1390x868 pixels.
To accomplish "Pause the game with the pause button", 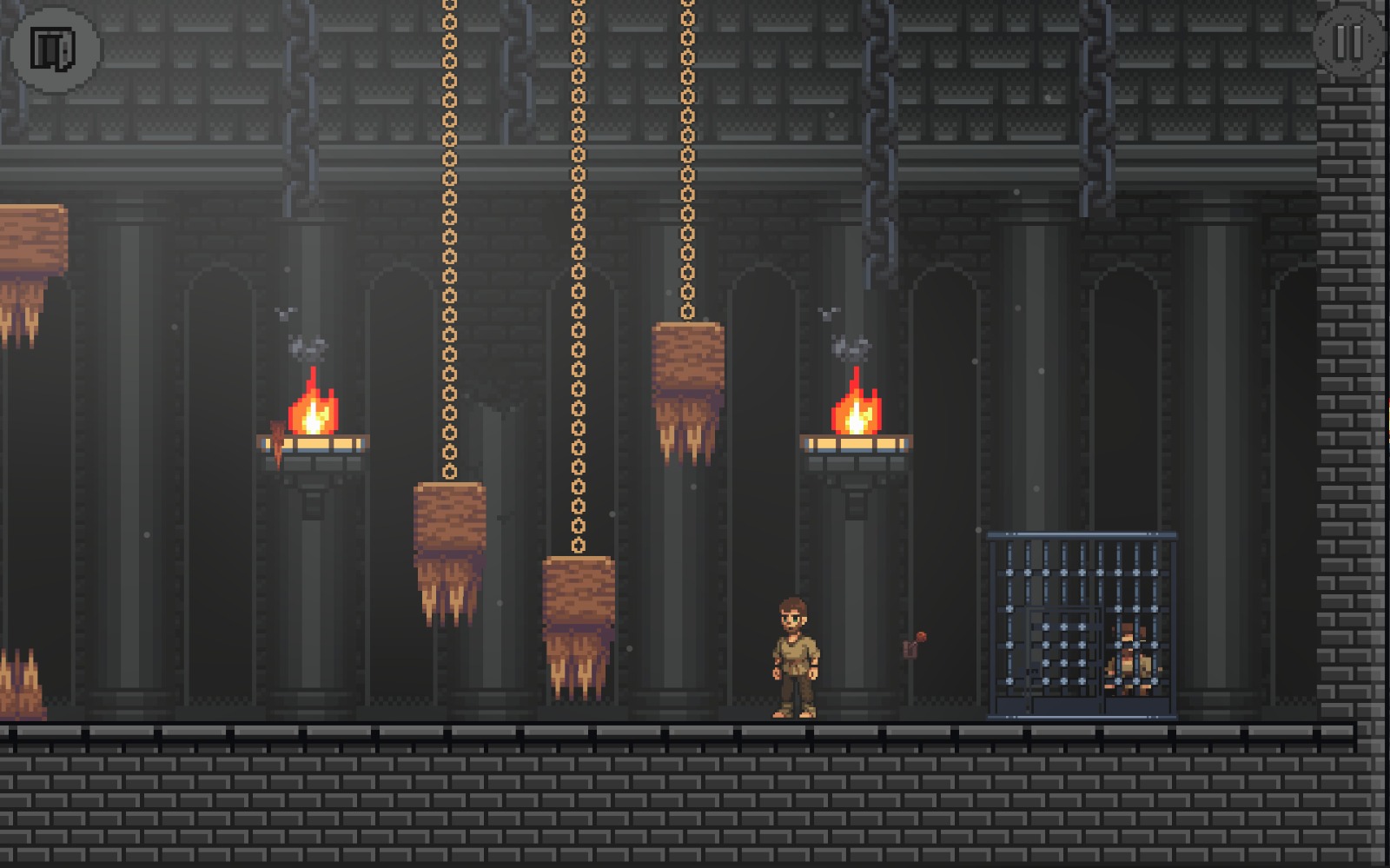I will pyautogui.click(x=1347, y=43).
